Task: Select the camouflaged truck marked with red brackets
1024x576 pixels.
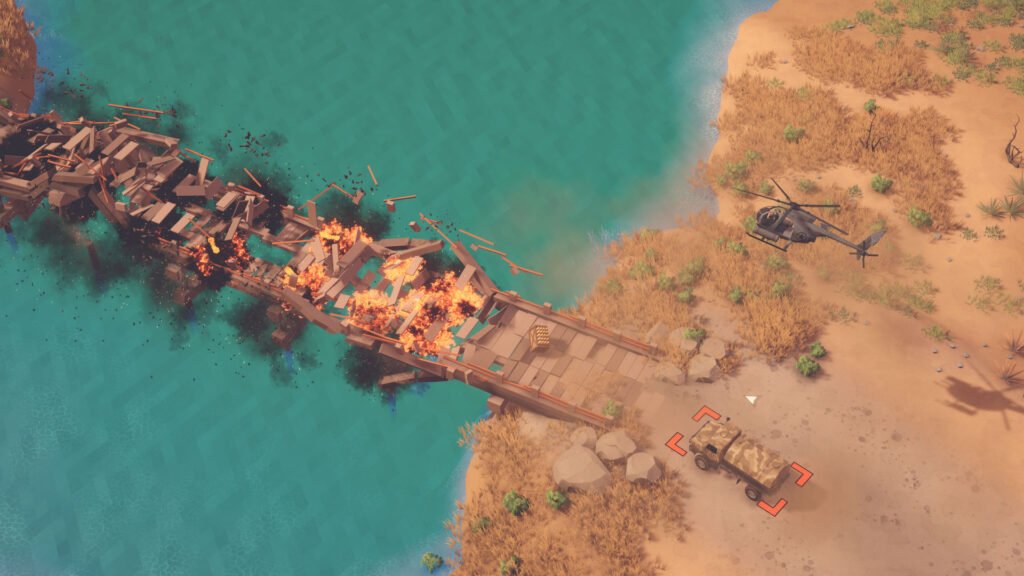Action: pos(739,459)
